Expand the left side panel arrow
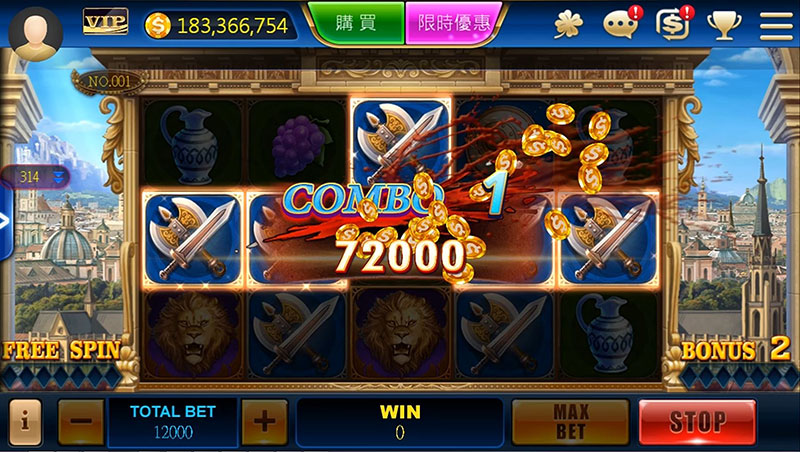 coord(5,222)
